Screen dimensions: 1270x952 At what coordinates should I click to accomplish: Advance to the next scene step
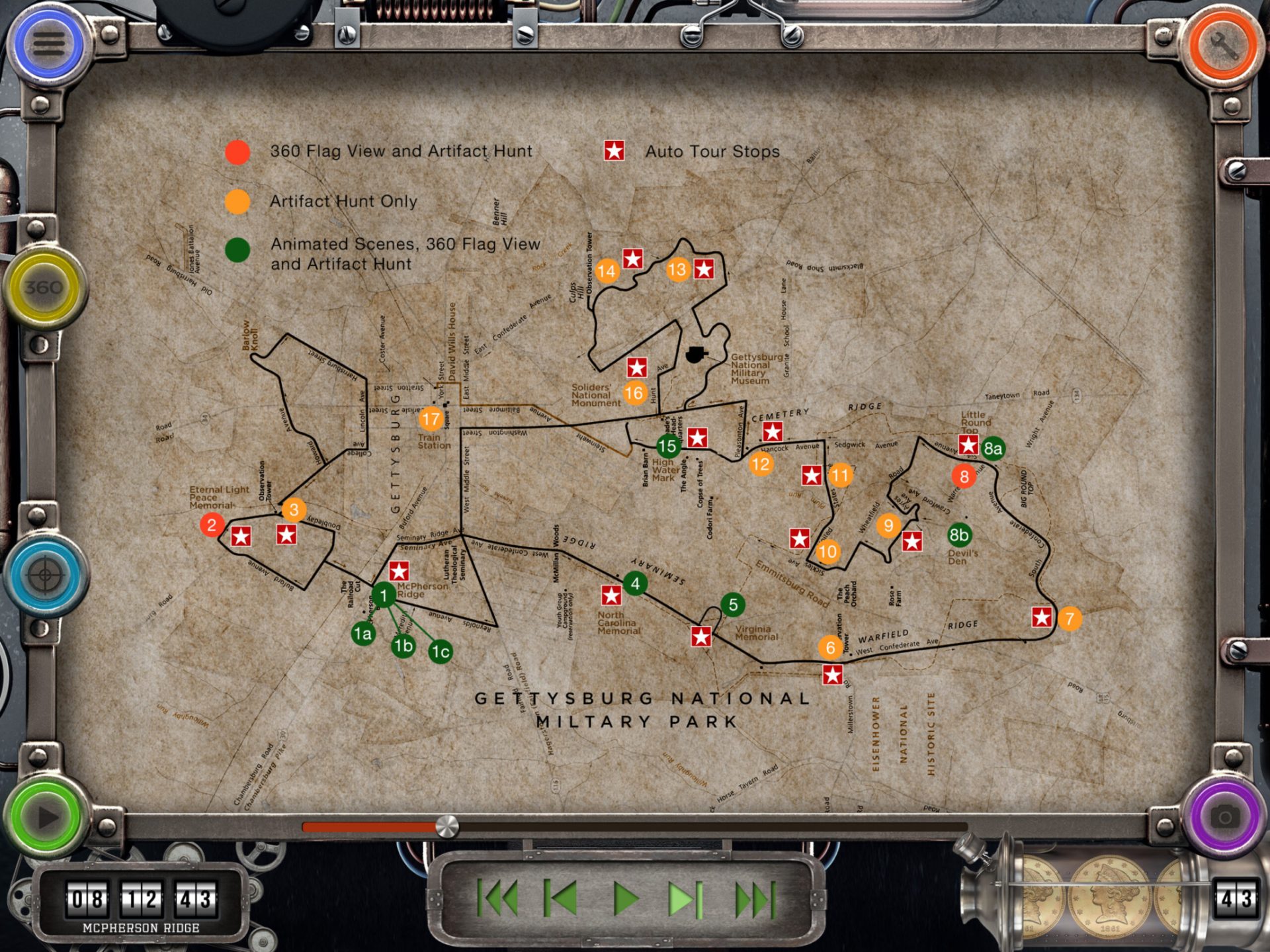click(686, 898)
